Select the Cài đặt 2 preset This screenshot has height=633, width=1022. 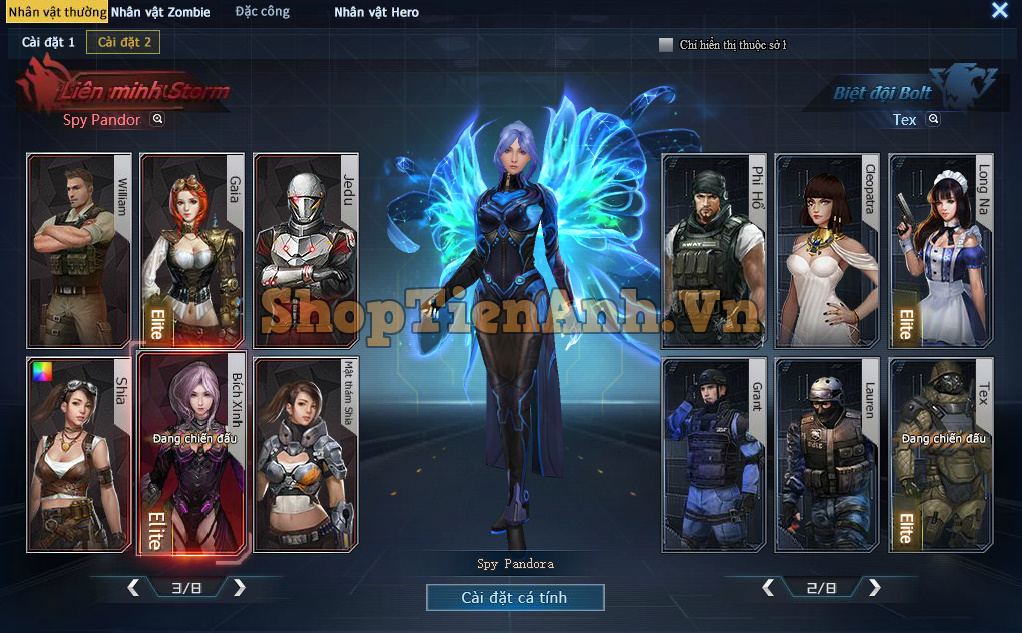click(122, 42)
